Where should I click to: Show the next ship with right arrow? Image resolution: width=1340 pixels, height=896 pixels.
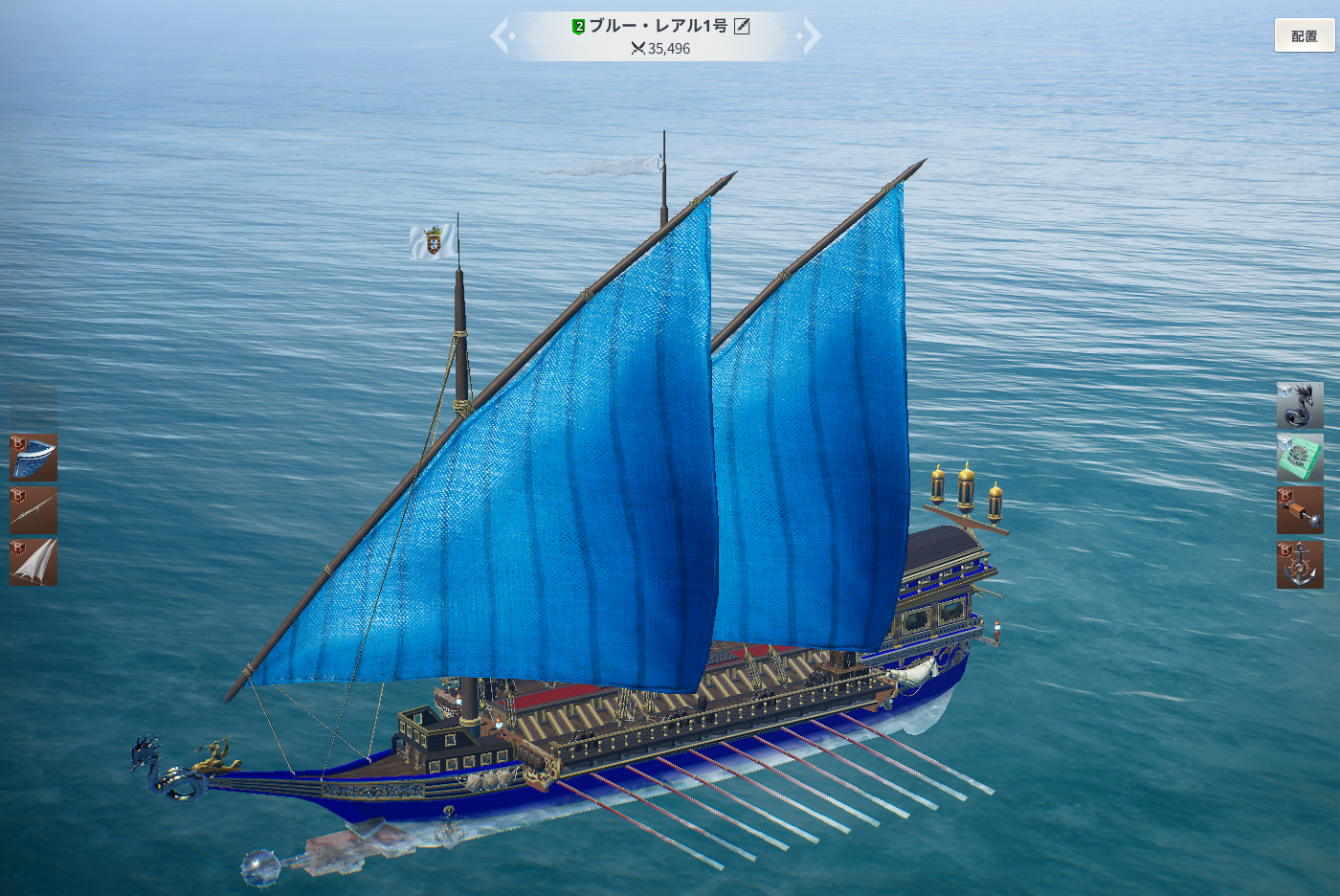coord(810,36)
